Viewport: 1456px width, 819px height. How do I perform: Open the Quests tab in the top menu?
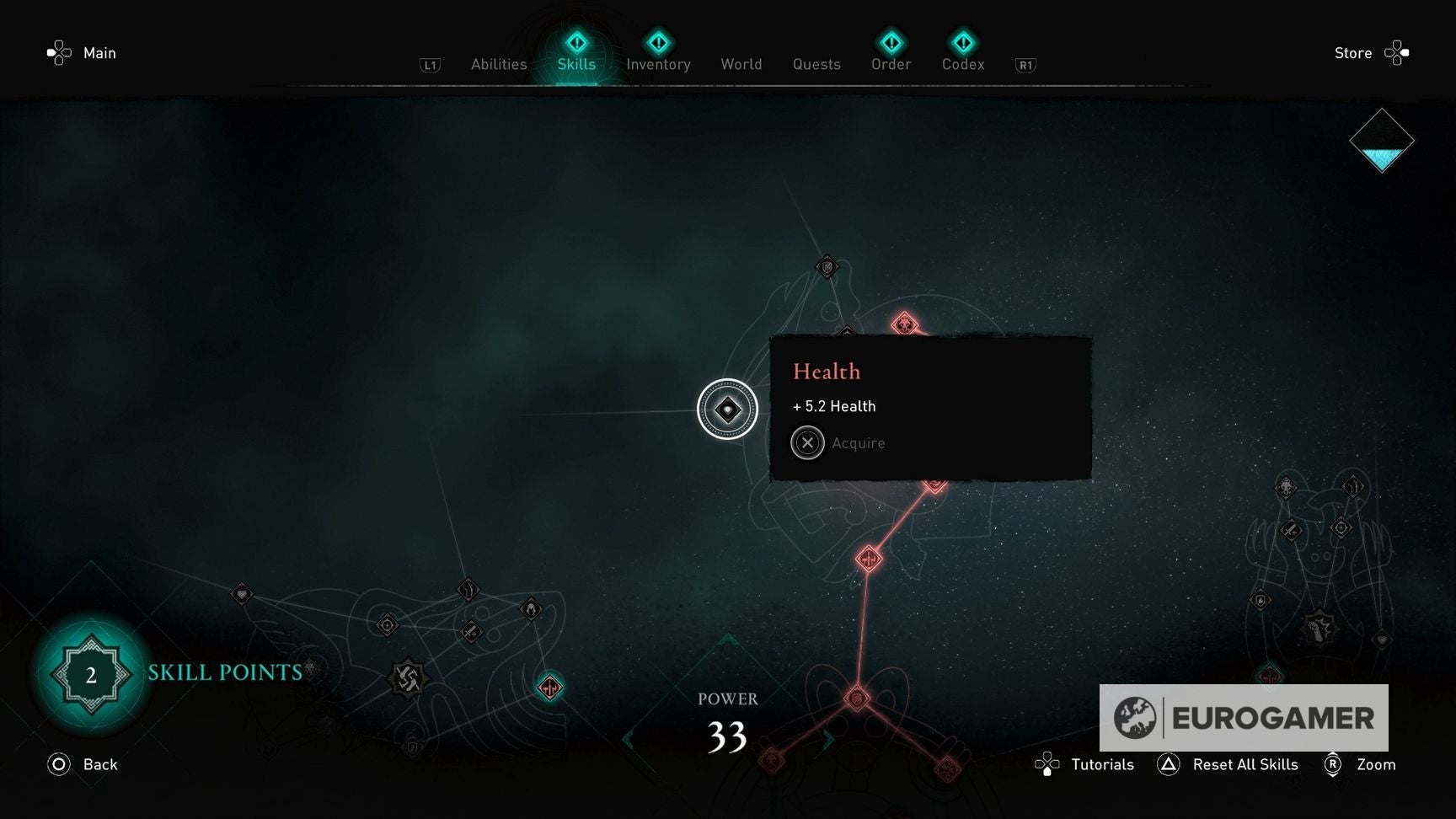(816, 64)
